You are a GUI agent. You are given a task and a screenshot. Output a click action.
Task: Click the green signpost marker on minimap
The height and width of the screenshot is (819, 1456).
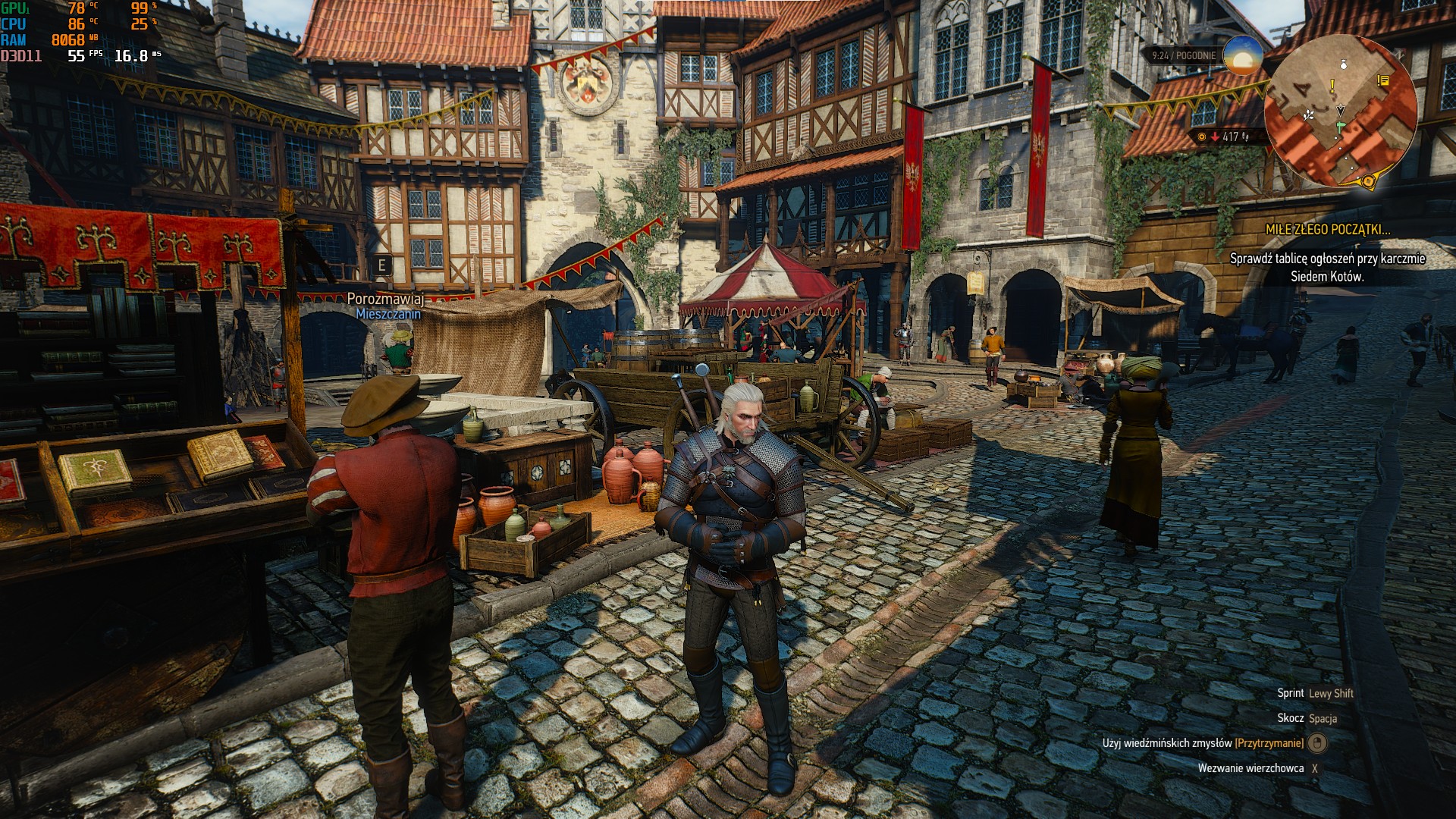click(x=1338, y=124)
